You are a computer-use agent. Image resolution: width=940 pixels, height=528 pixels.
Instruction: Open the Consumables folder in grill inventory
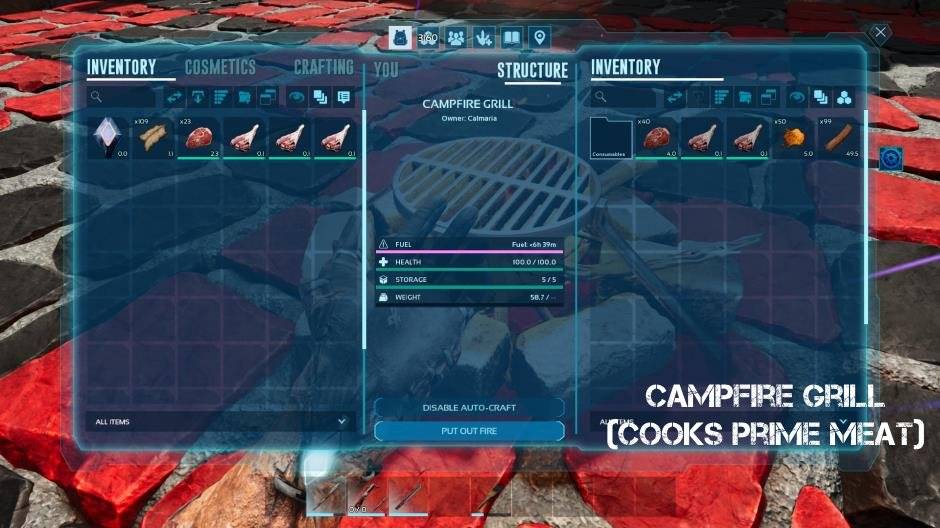(611, 138)
